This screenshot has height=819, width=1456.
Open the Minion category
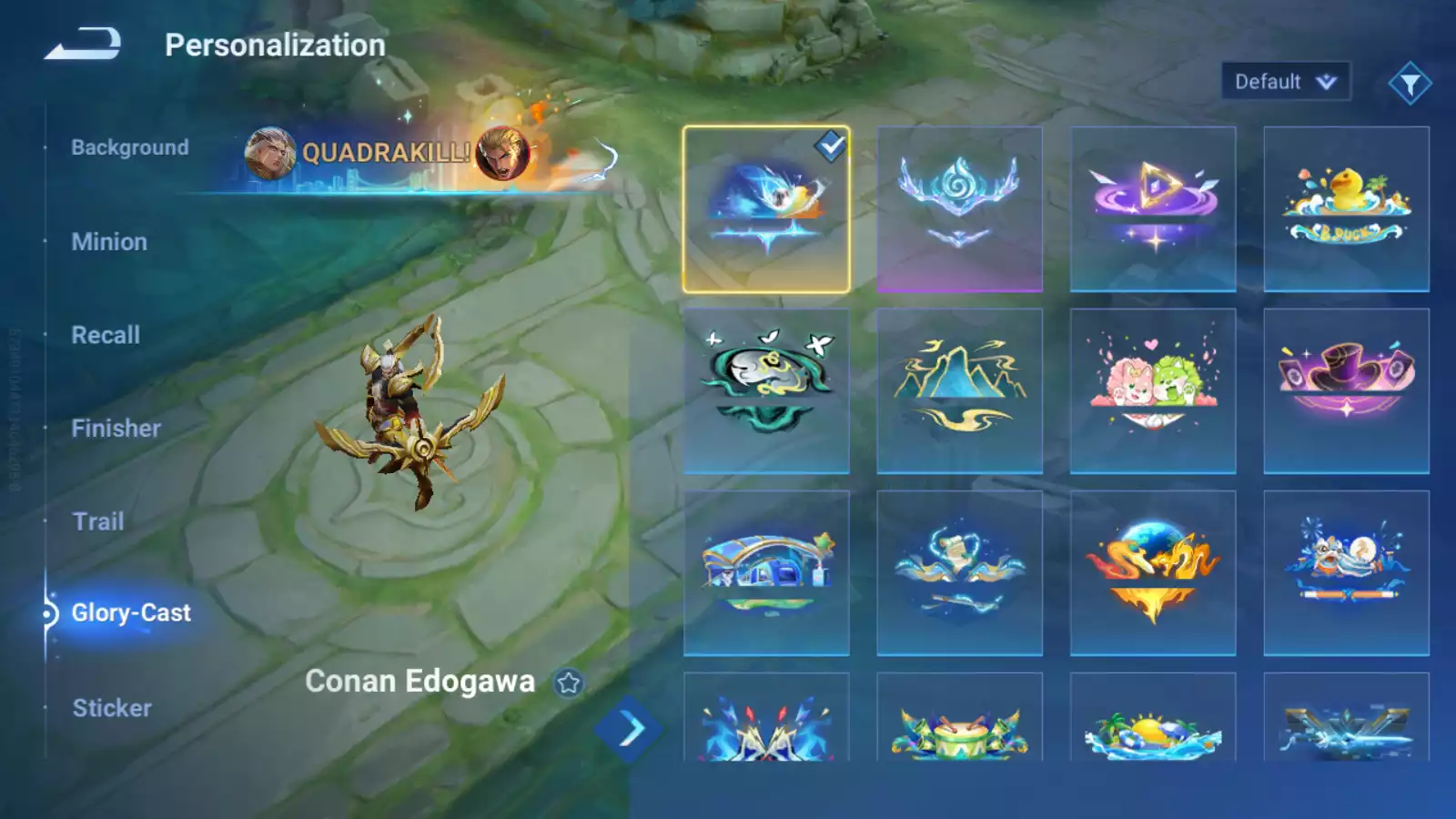109,242
